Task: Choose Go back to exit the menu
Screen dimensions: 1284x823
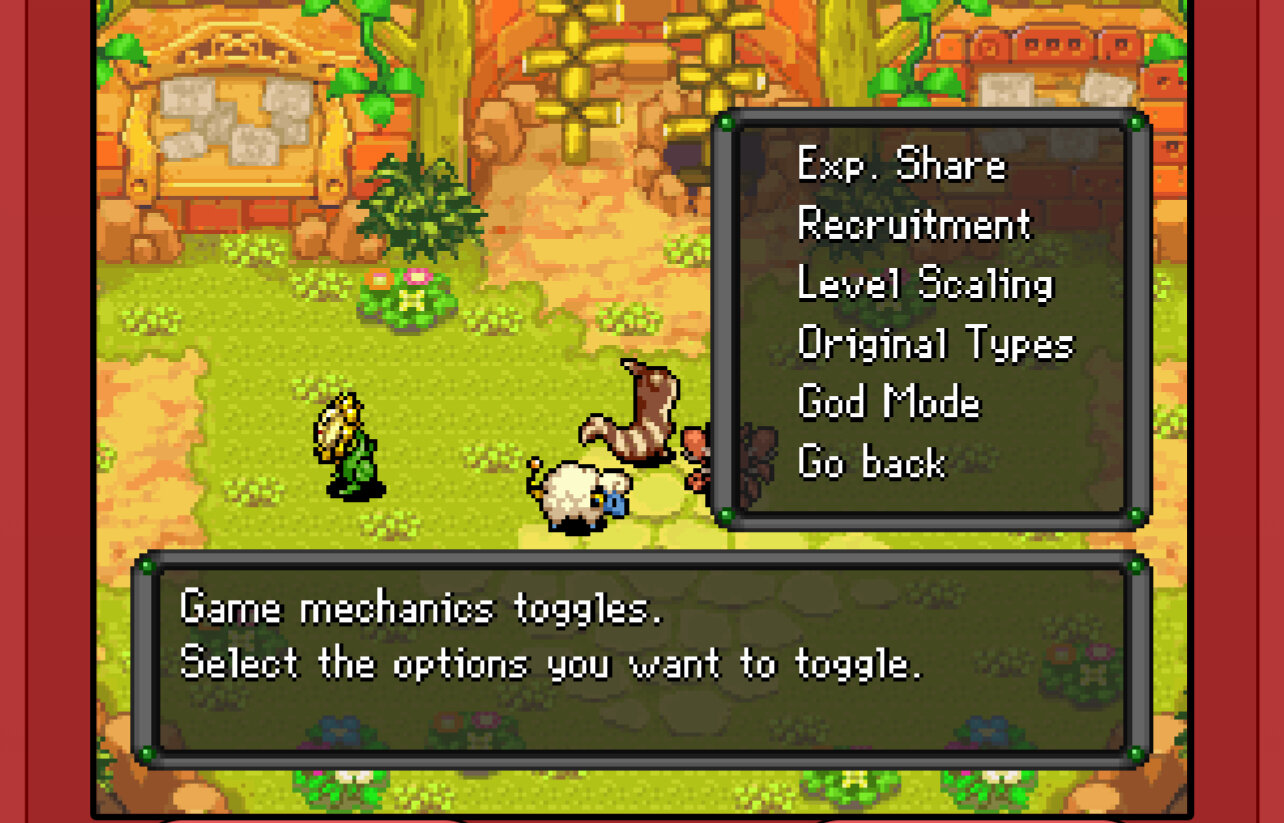Action: click(871, 463)
